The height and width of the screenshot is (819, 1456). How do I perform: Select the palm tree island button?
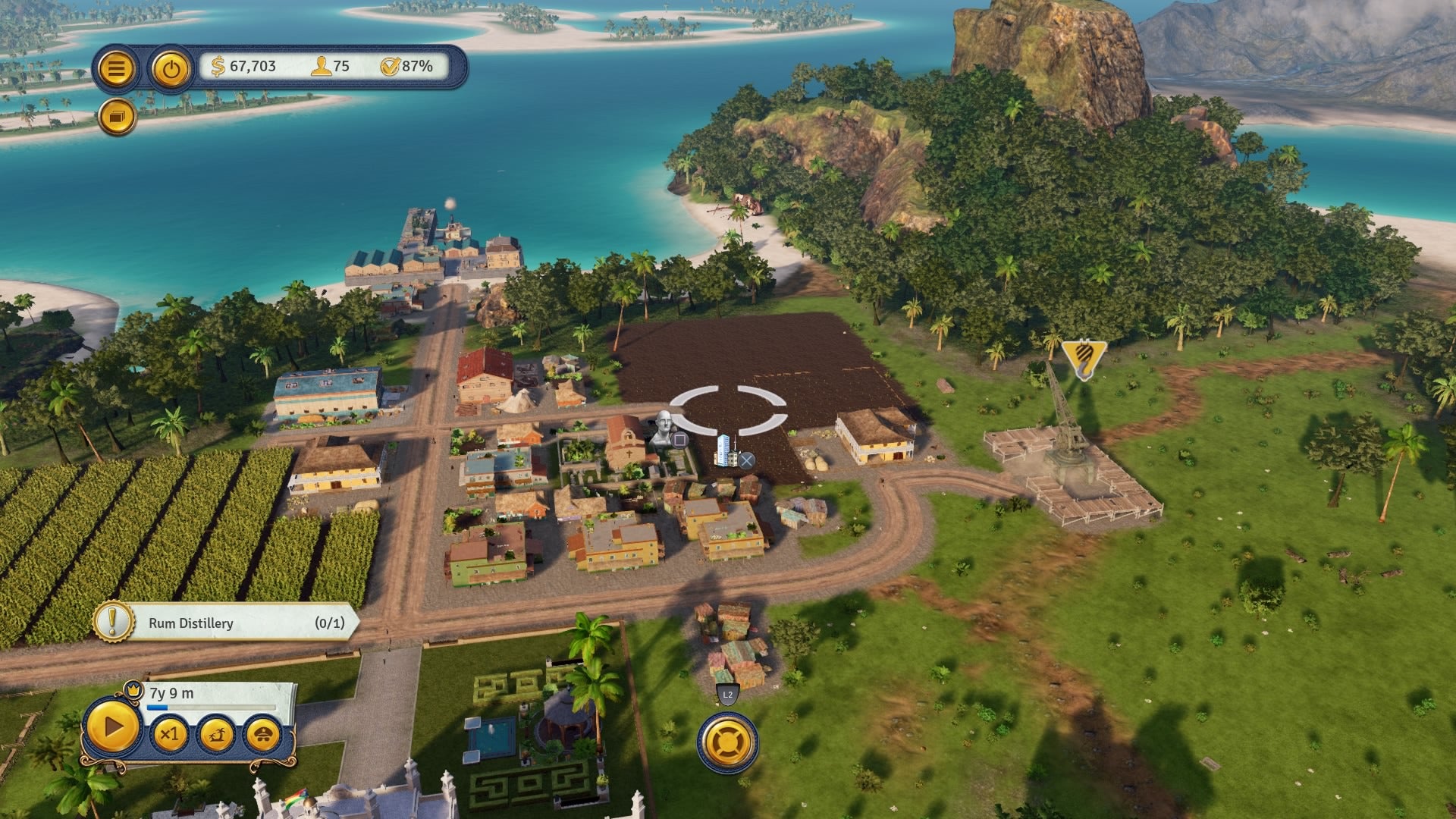click(216, 734)
